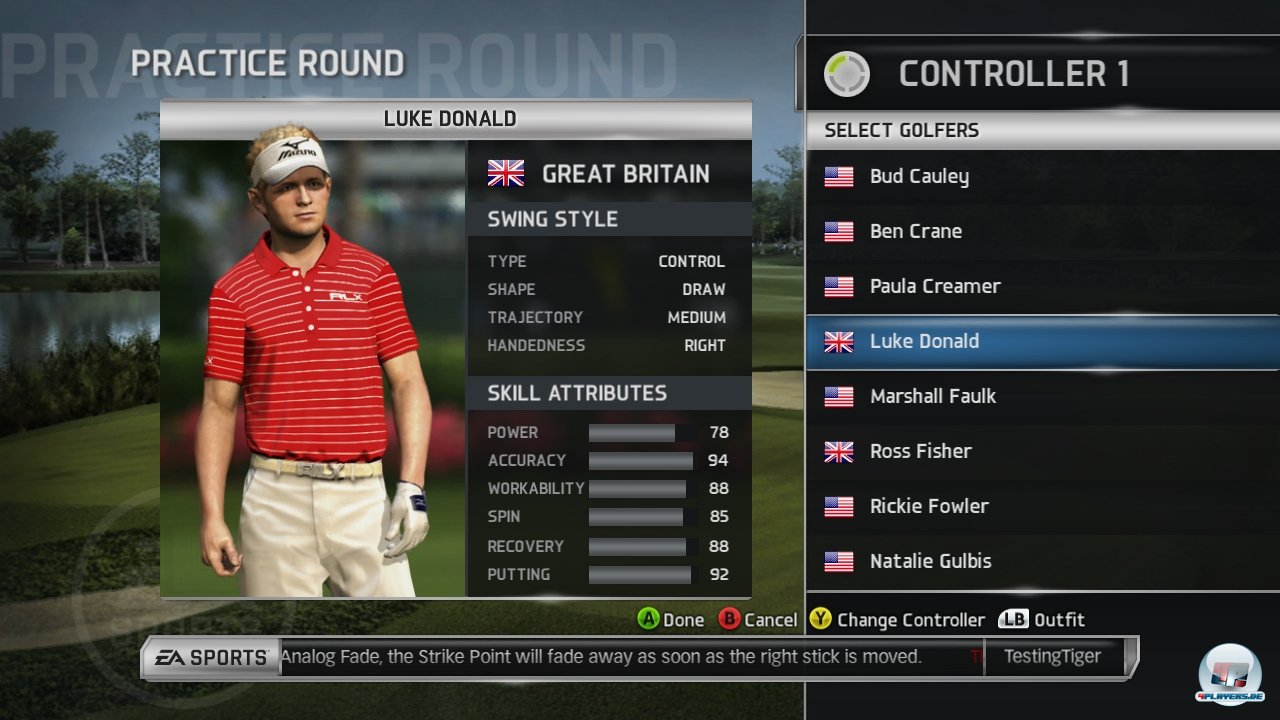This screenshot has height=720, width=1280.
Task: Select Ross Fisher as the golfer
Action: 920,452
